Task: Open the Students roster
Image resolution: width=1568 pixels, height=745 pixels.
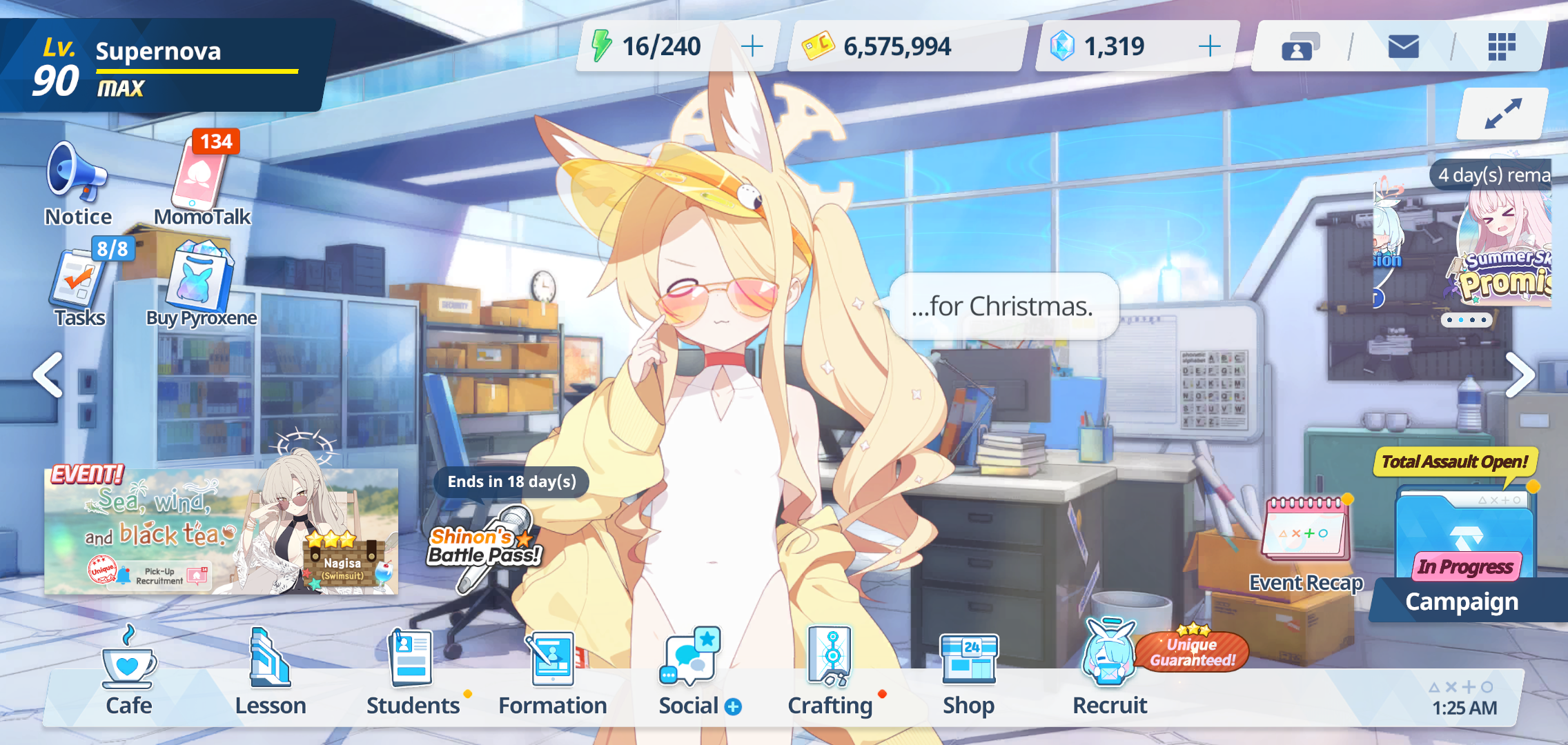Action: pyautogui.click(x=413, y=673)
